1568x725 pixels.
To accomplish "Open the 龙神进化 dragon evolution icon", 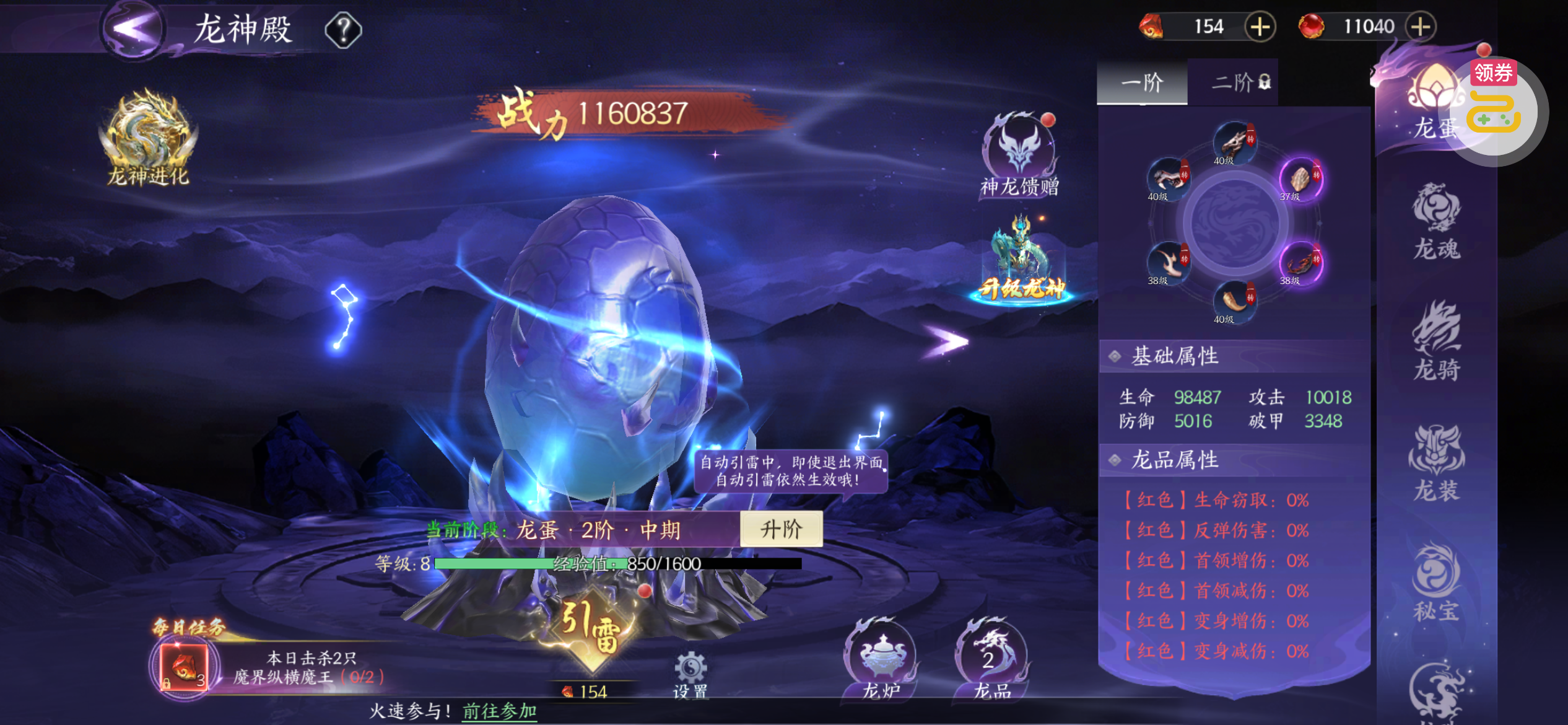I will tap(149, 138).
